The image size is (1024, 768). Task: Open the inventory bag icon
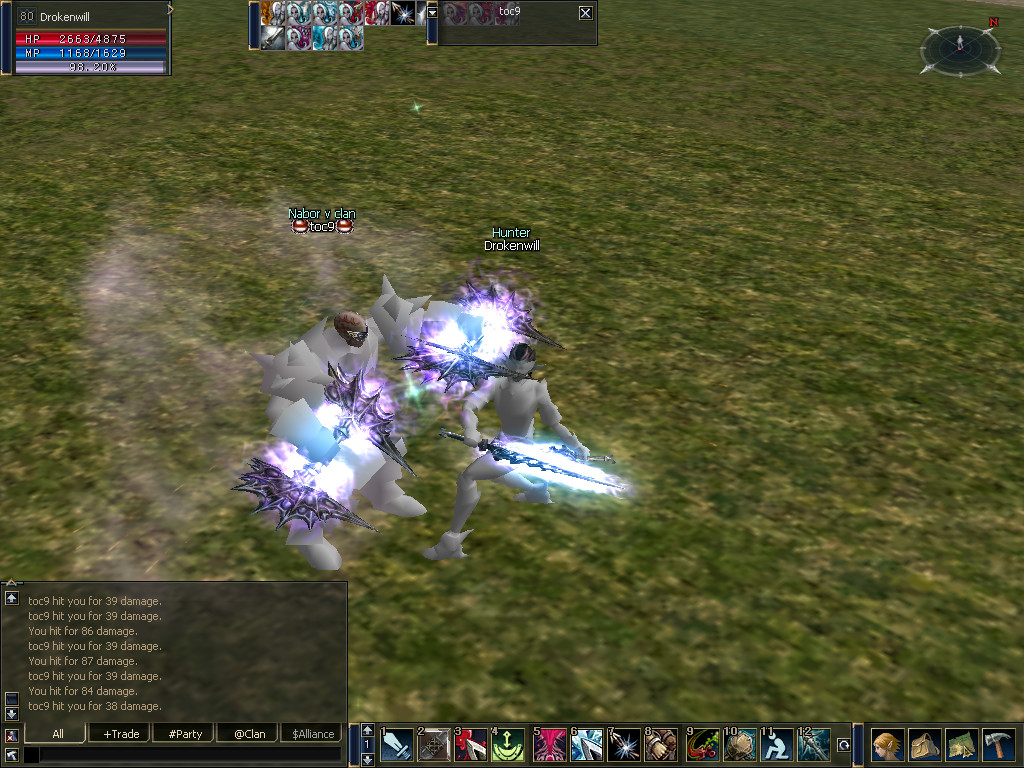[924, 745]
